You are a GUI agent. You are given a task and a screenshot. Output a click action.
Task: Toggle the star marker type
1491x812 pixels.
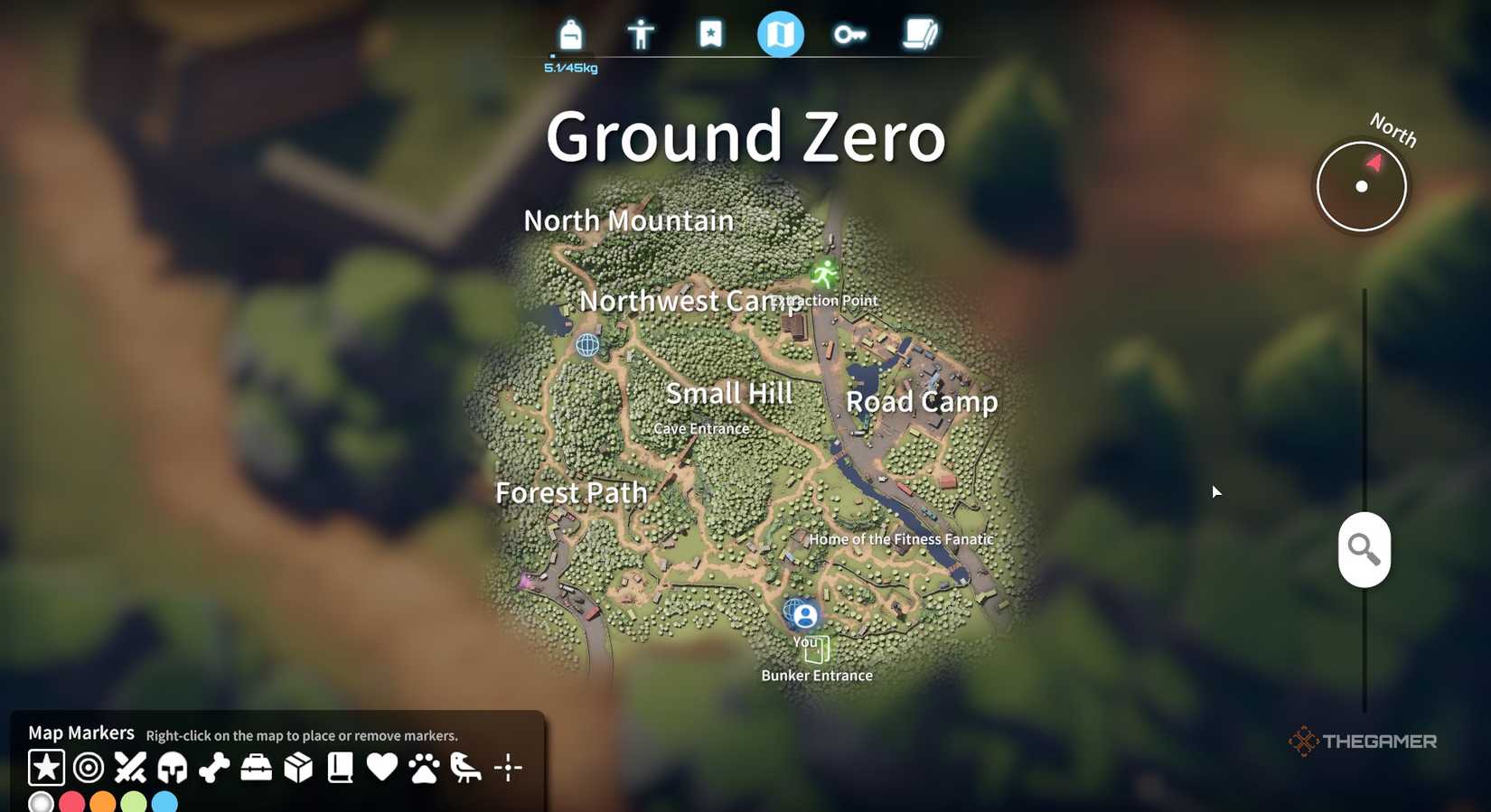45,767
